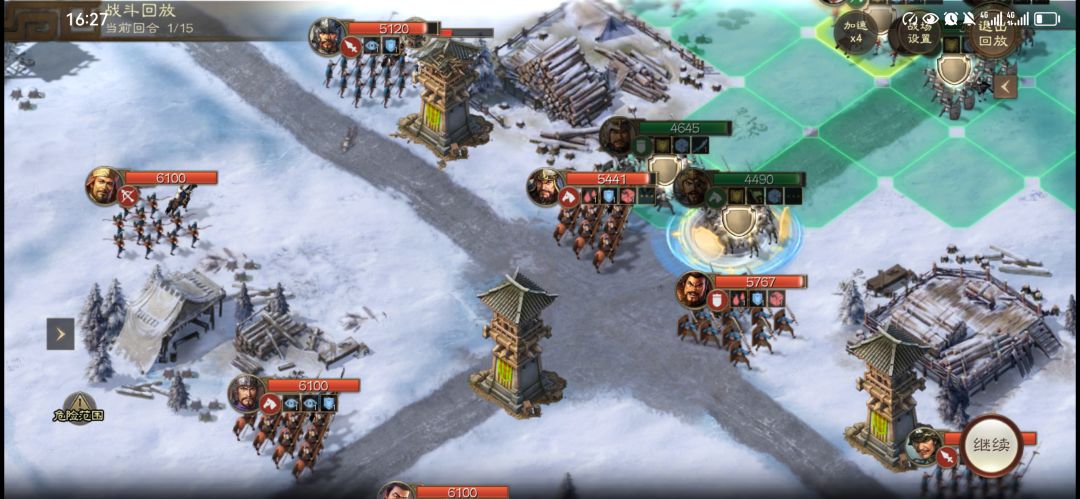Image resolution: width=1080 pixels, height=499 pixels.
Task: Expand the left side panel arrow
Action: [60, 334]
